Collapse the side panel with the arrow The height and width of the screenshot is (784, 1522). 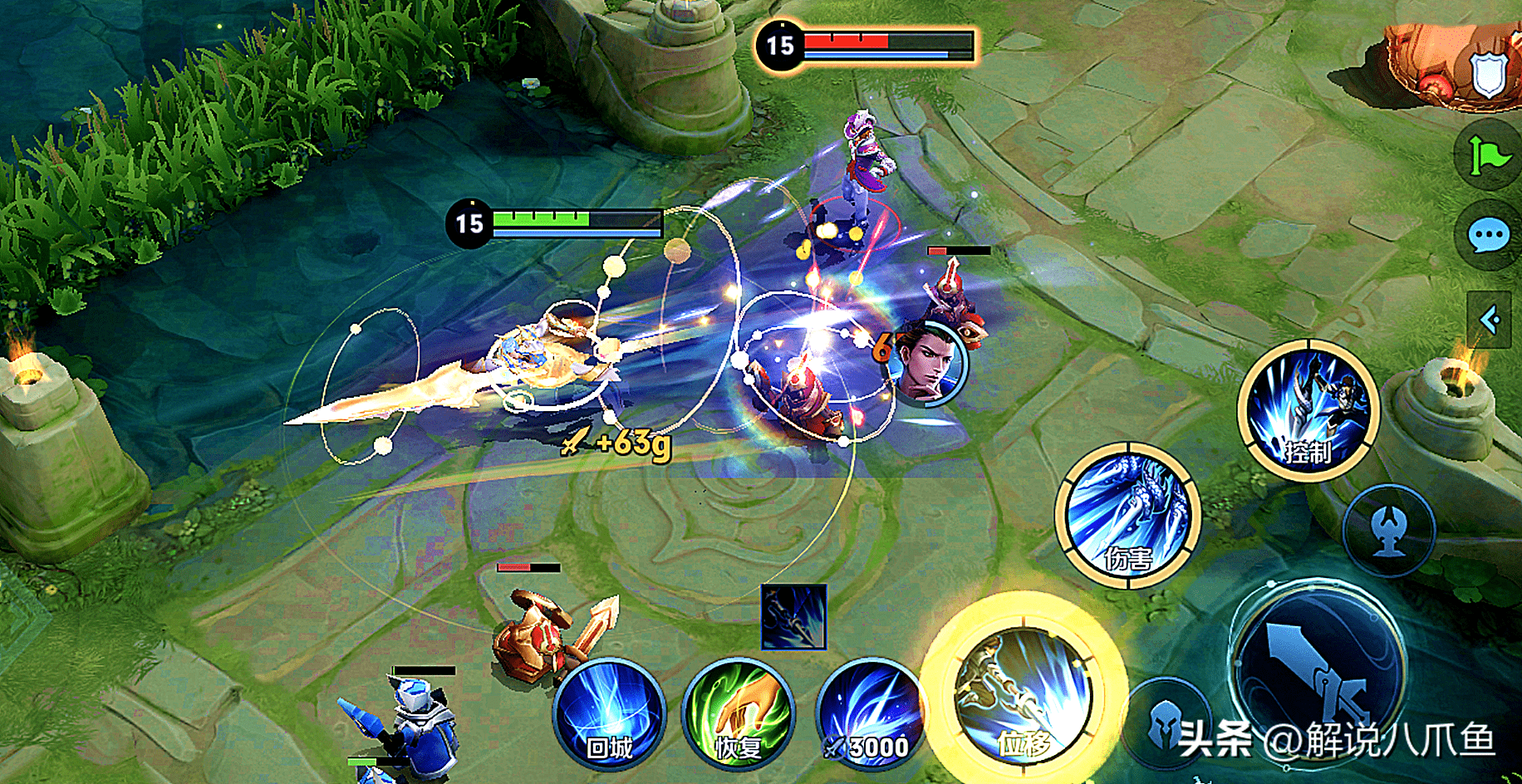pyautogui.click(x=1490, y=319)
